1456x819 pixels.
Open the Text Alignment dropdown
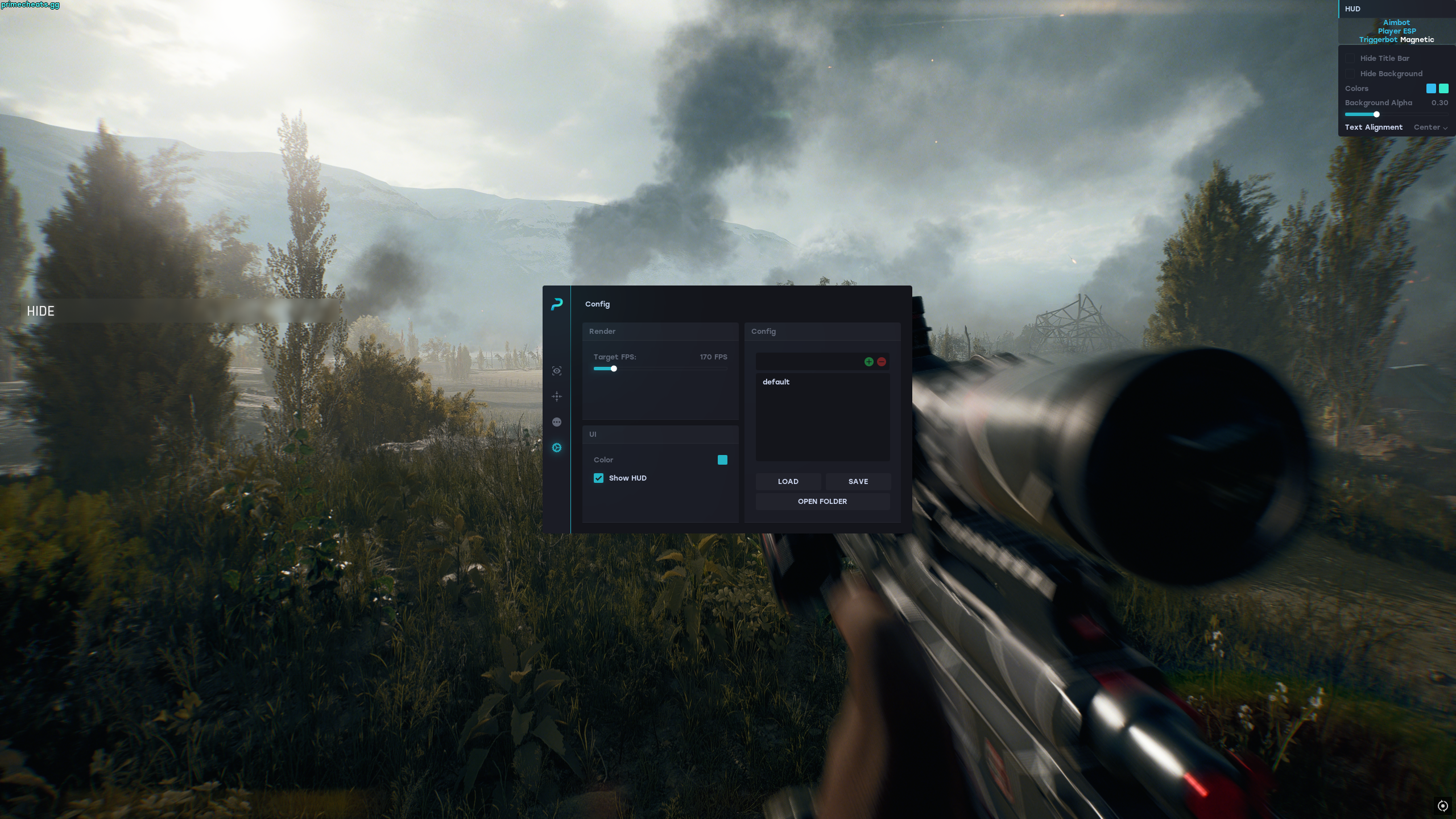[1430, 127]
